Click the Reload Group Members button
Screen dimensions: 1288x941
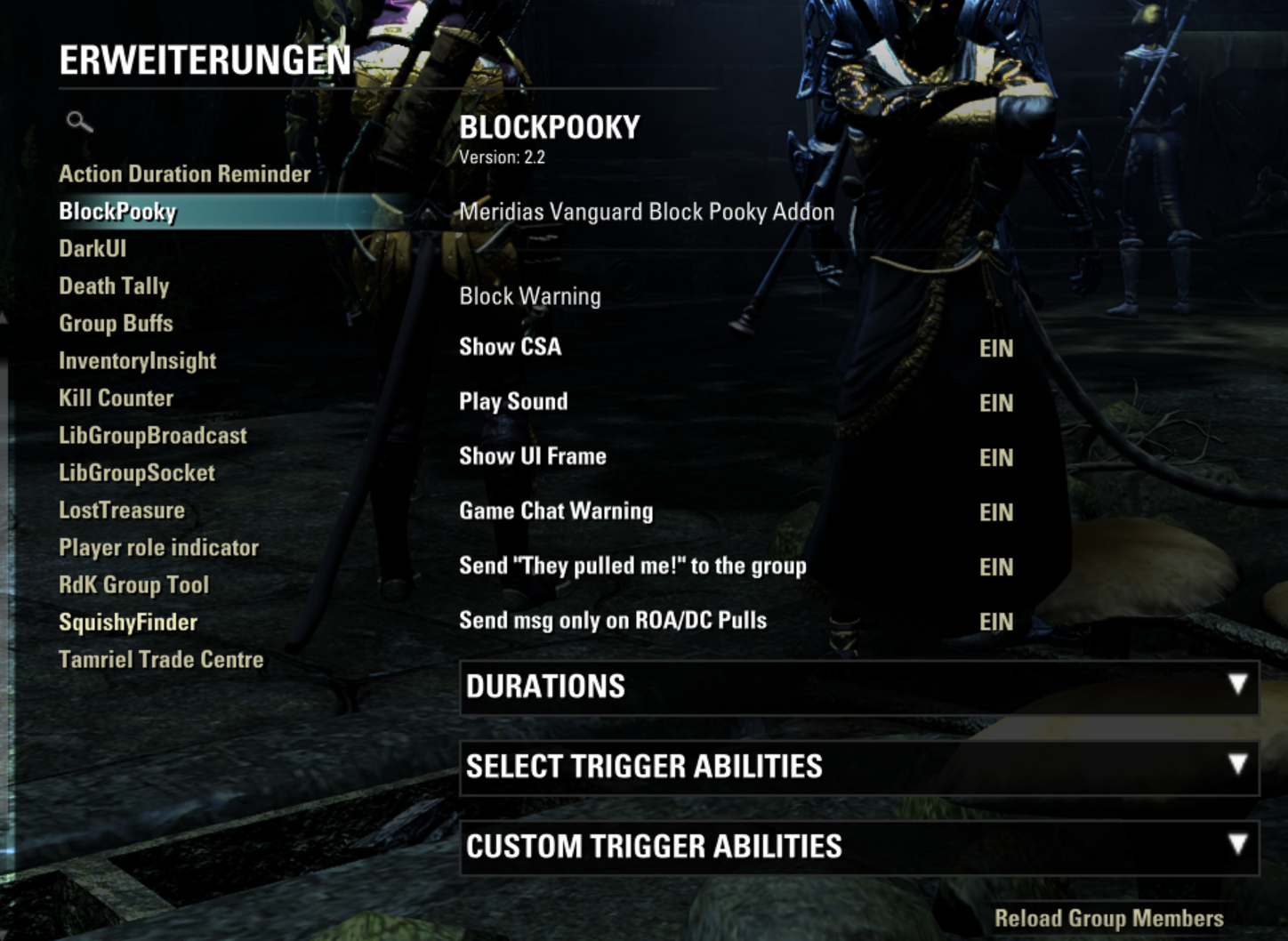tap(1108, 919)
